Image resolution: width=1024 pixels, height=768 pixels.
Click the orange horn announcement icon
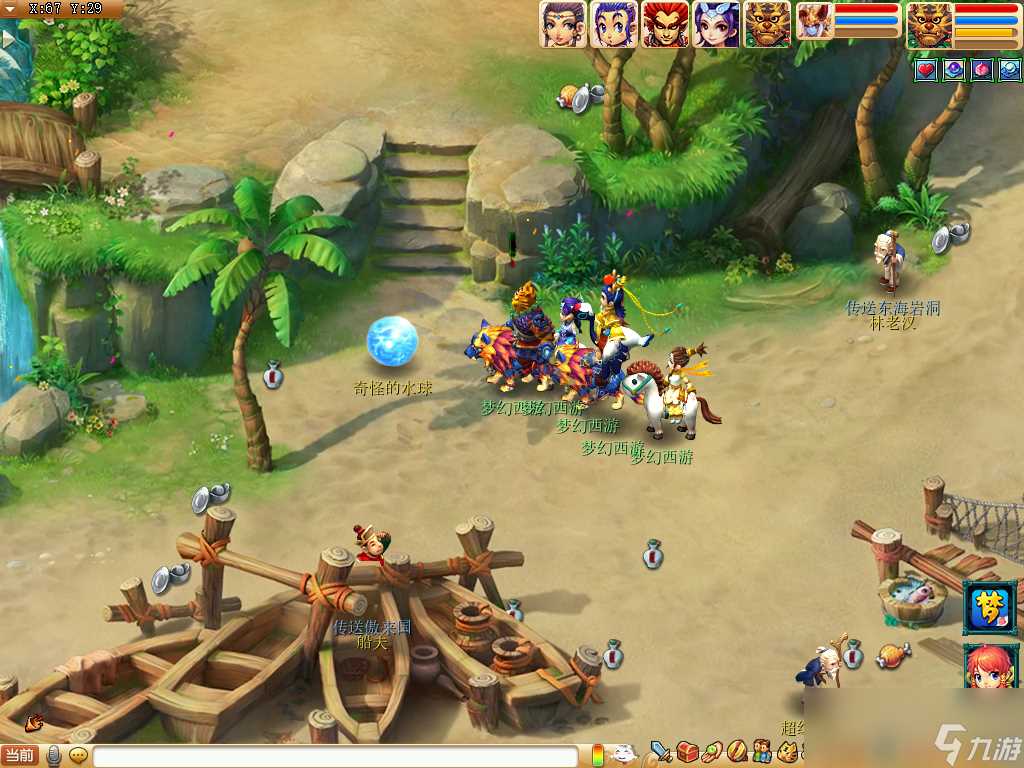[x=35, y=721]
